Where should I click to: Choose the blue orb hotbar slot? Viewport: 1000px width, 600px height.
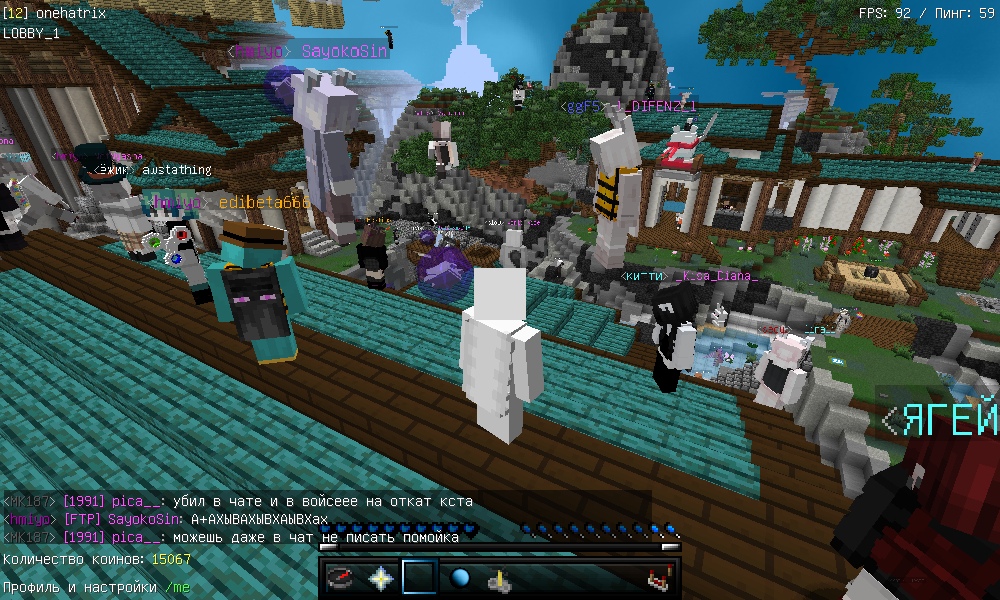tap(460, 578)
